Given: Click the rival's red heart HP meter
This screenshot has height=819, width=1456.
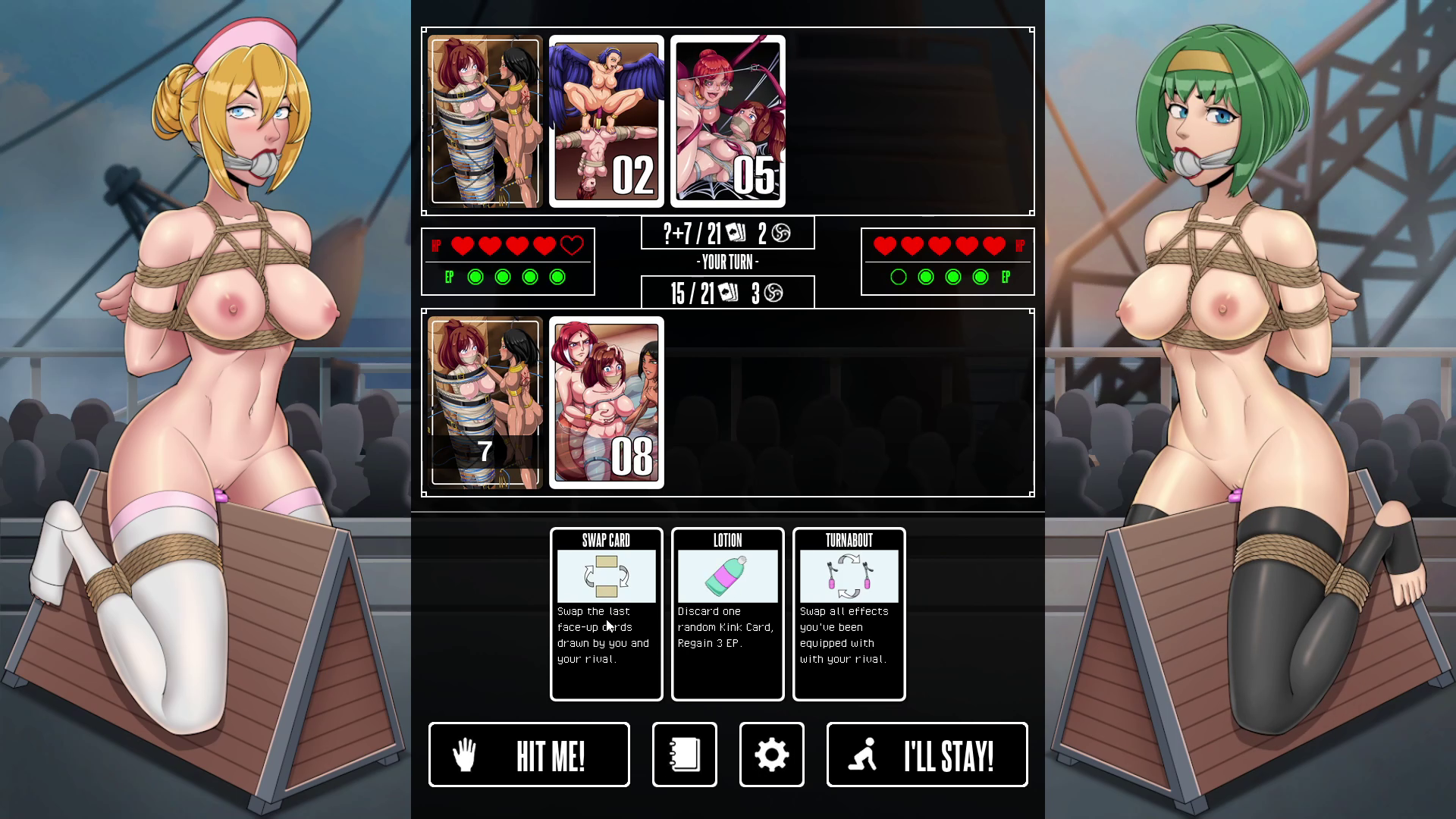Looking at the screenshot, I should [940, 245].
